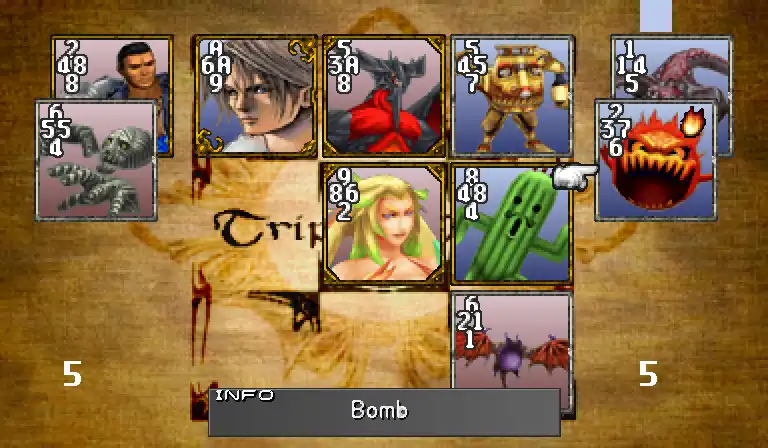Place card on empty space left of Siren
768x448 pixels.
(x=256, y=225)
